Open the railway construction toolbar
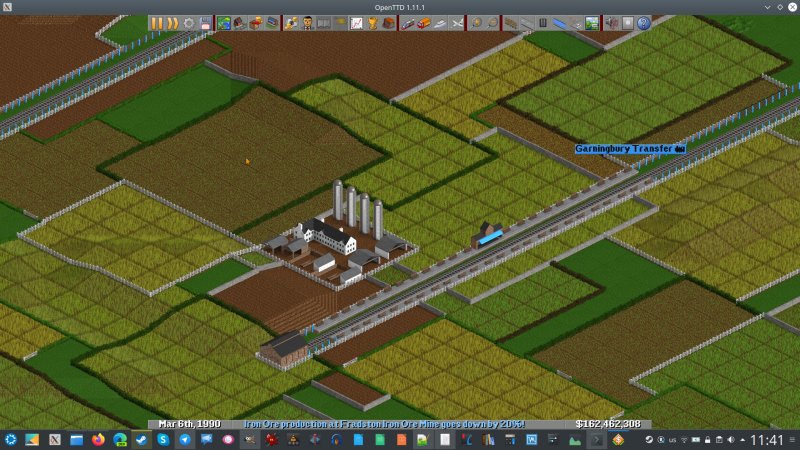The width and height of the screenshot is (800, 450). (x=509, y=22)
